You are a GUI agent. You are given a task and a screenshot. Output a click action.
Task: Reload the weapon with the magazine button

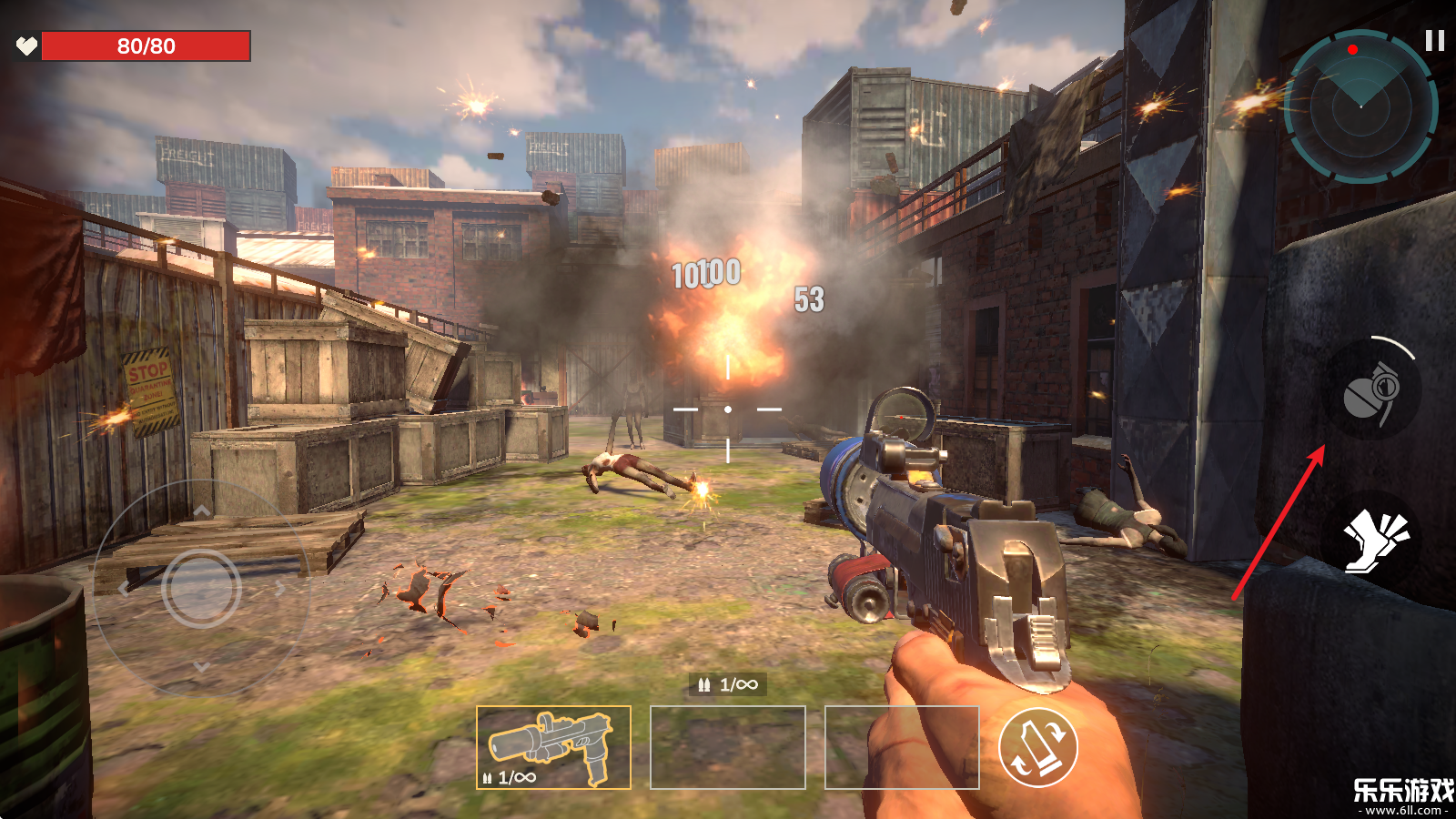(1037, 748)
